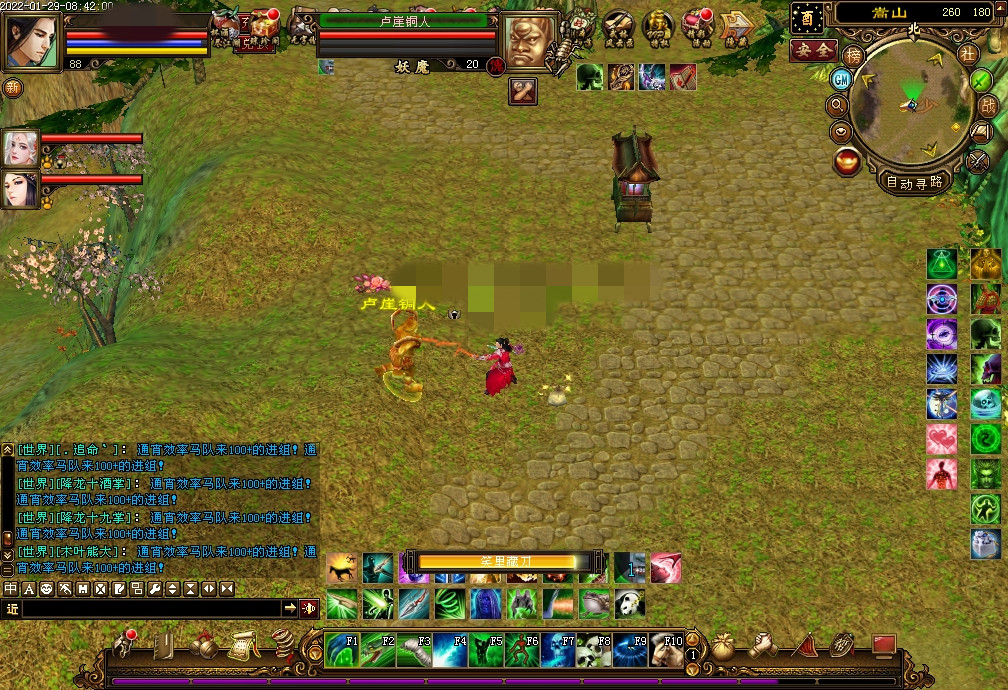Focus the chat input field

coord(150,608)
